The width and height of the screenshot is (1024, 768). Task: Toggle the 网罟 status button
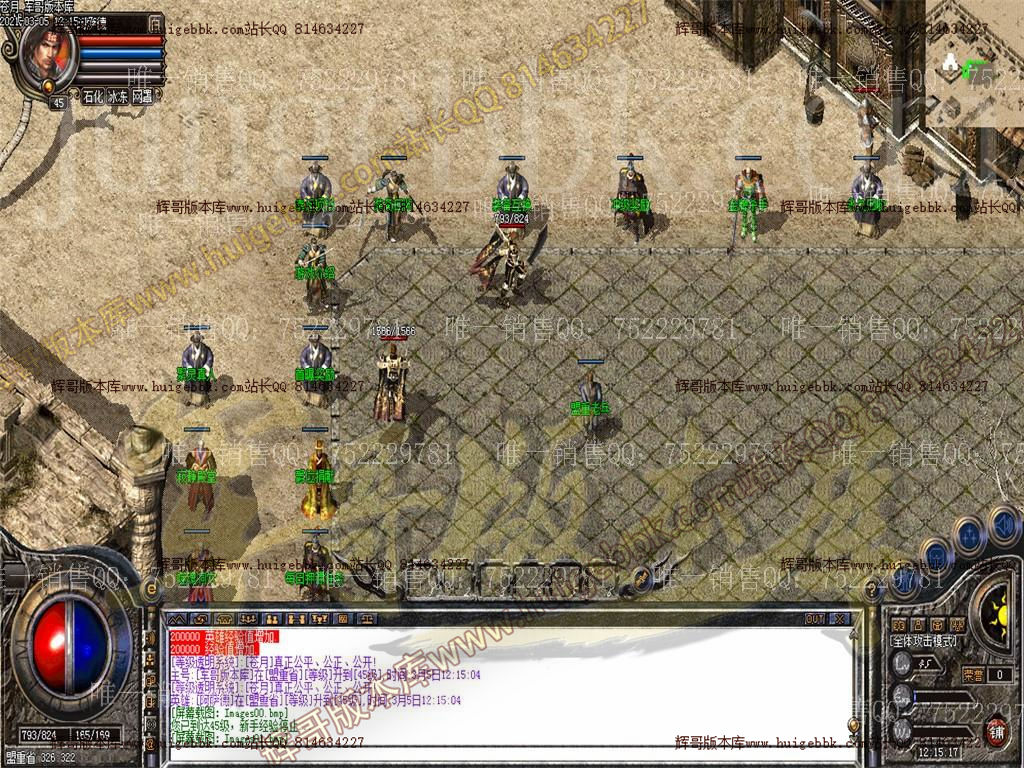pyautogui.click(x=143, y=97)
